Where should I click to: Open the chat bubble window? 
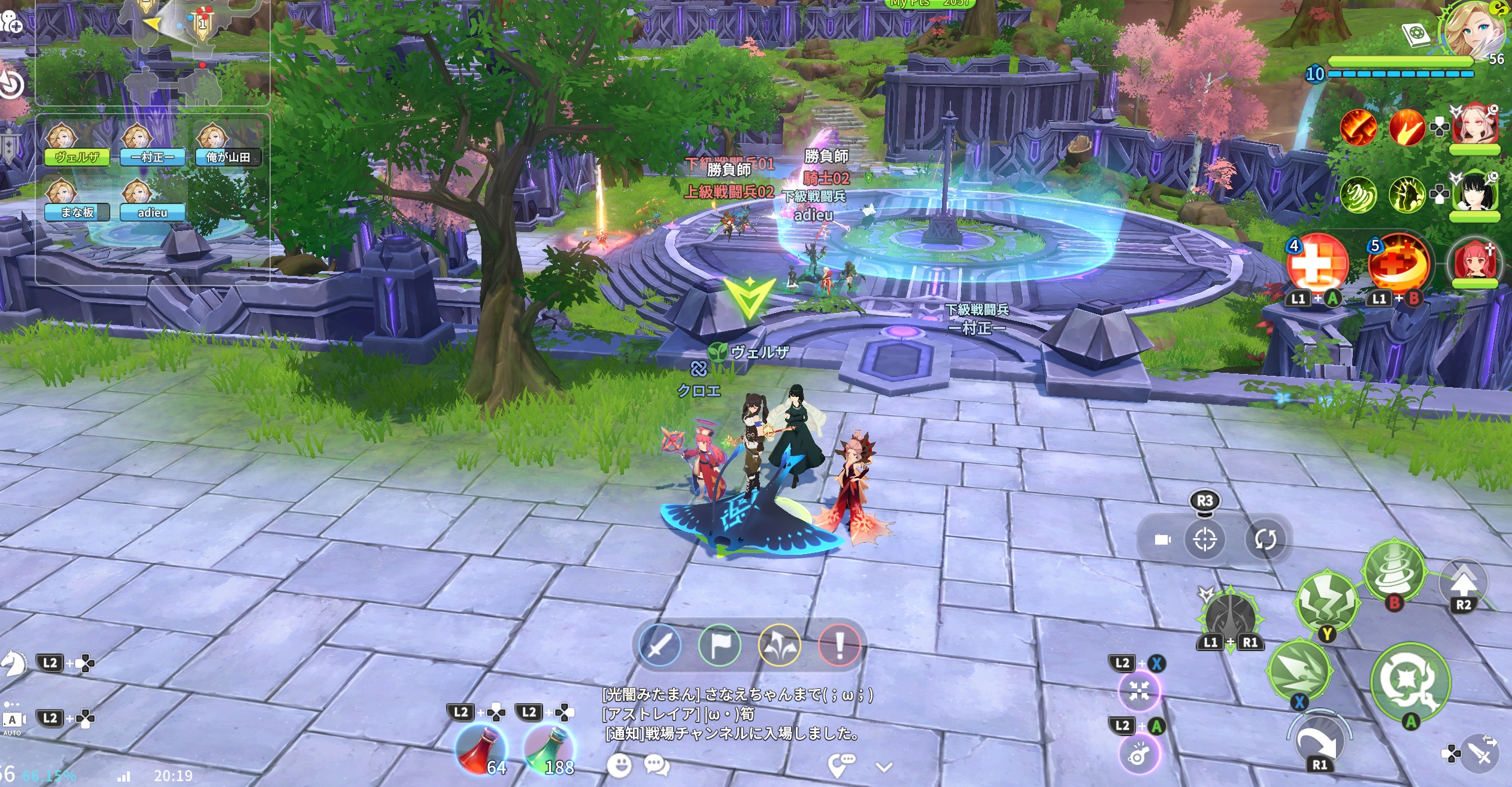point(656,765)
